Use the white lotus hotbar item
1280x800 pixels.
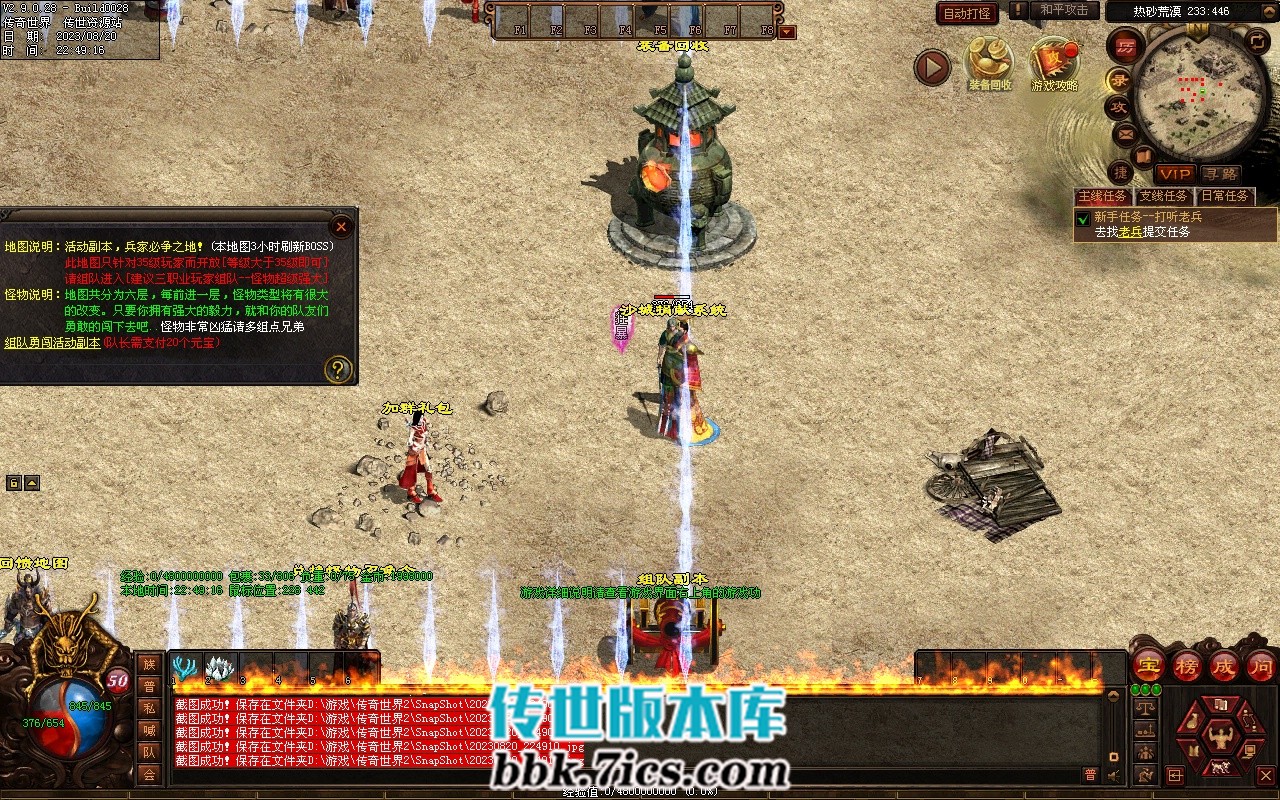(x=219, y=668)
